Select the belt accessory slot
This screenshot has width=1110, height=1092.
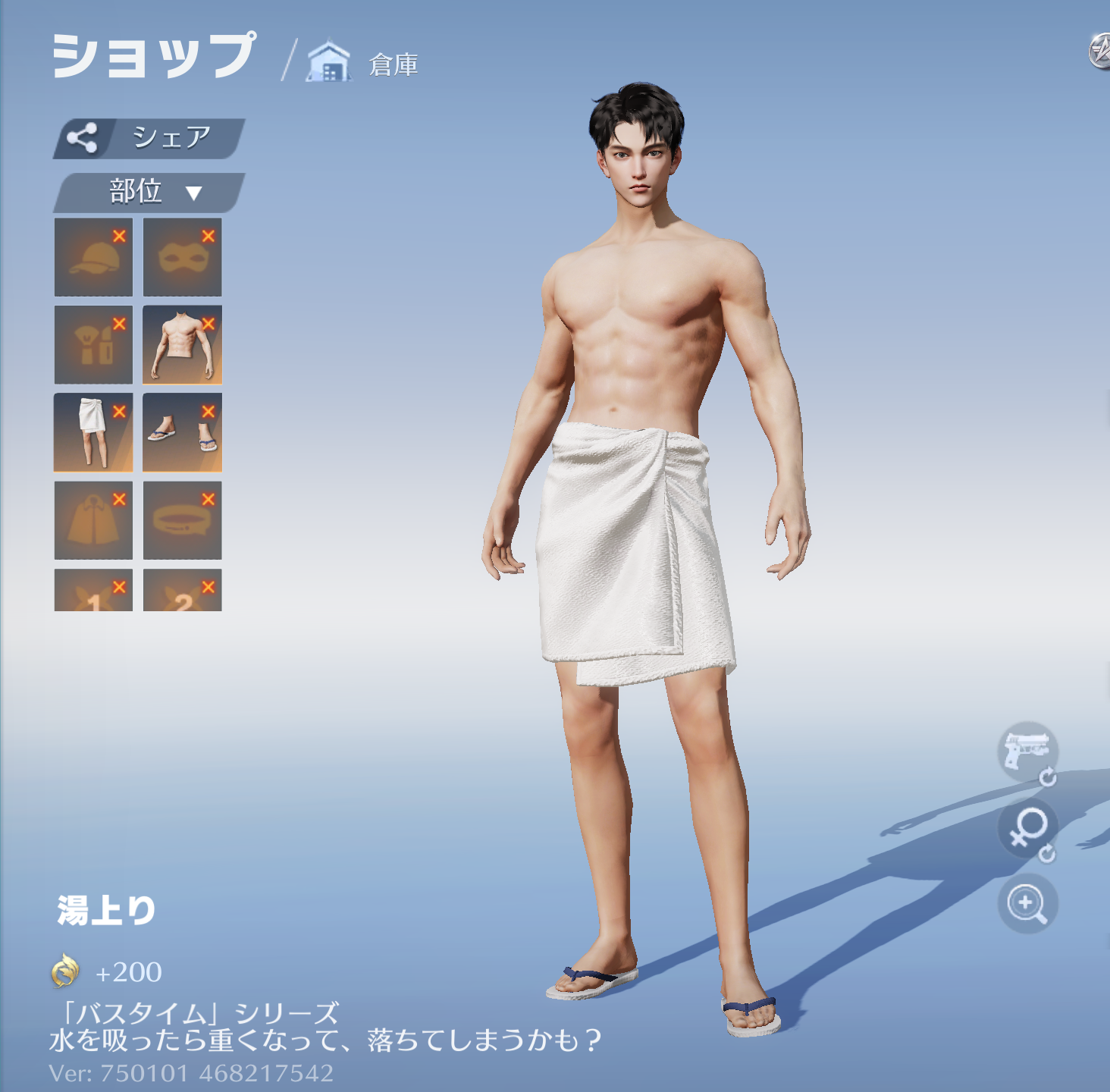pyautogui.click(x=182, y=521)
